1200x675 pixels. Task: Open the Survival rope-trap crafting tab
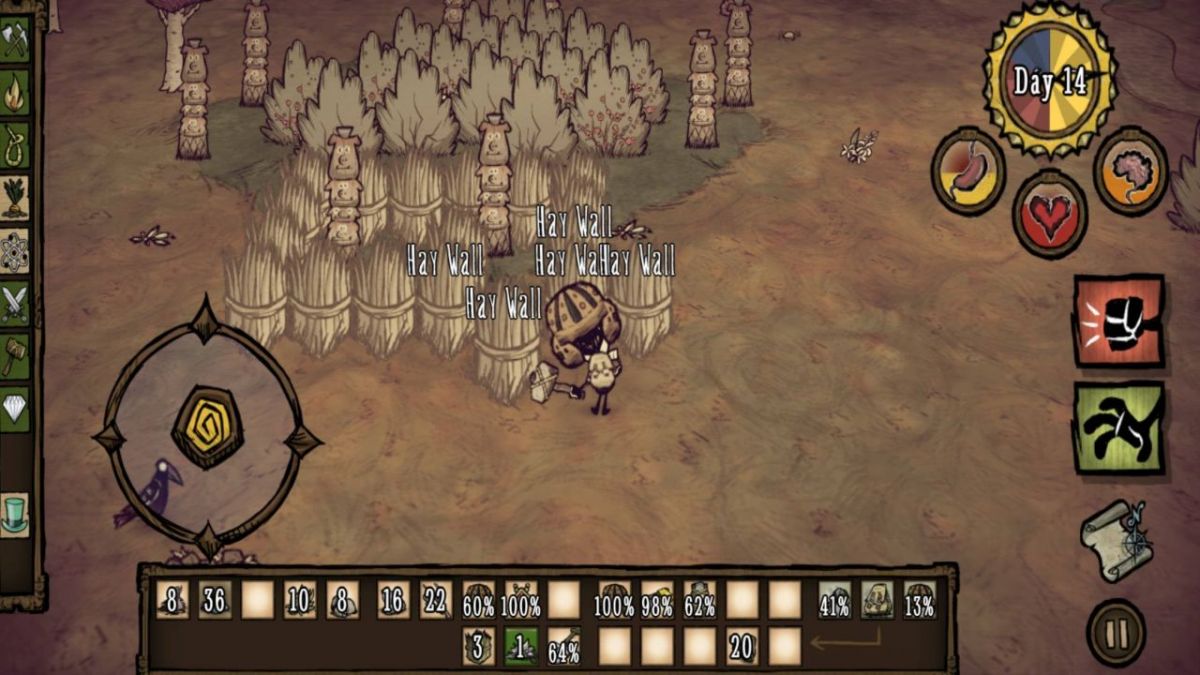15,144
